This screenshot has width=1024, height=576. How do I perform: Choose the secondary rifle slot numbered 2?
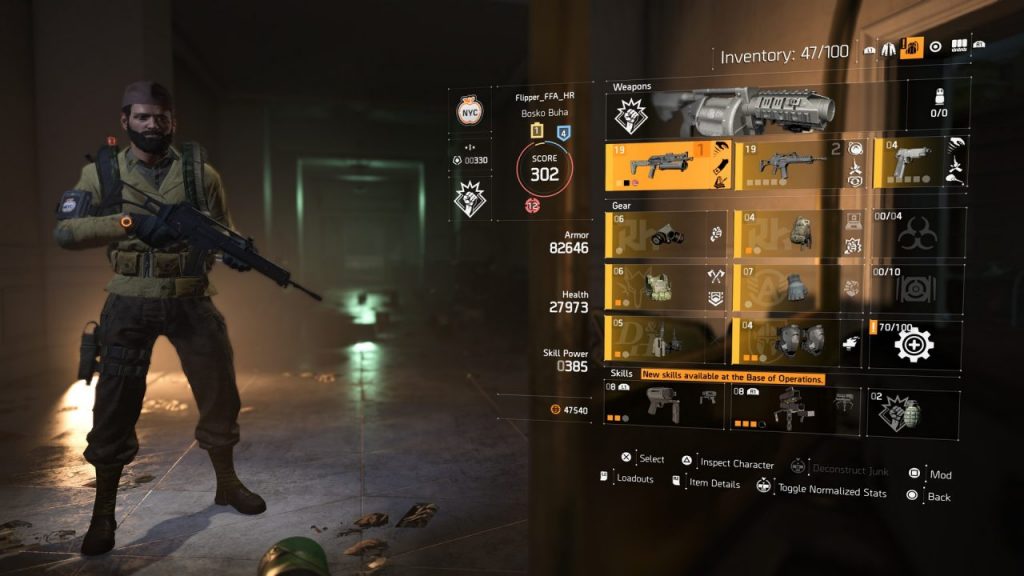click(x=798, y=164)
